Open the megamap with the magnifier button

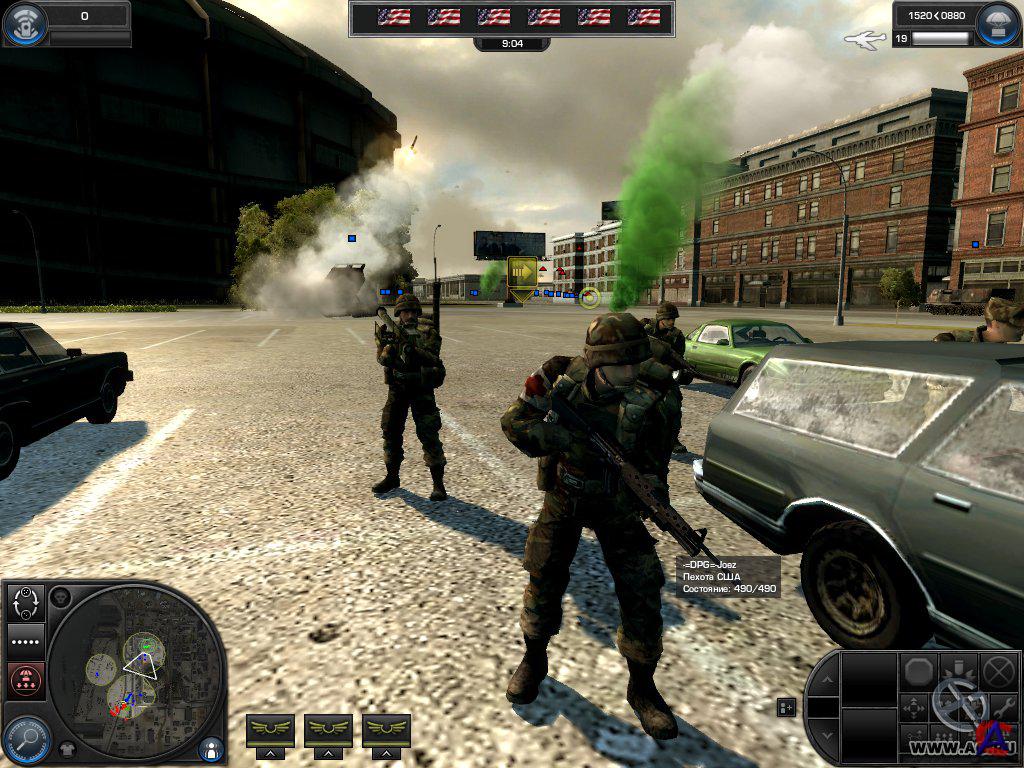[26, 739]
